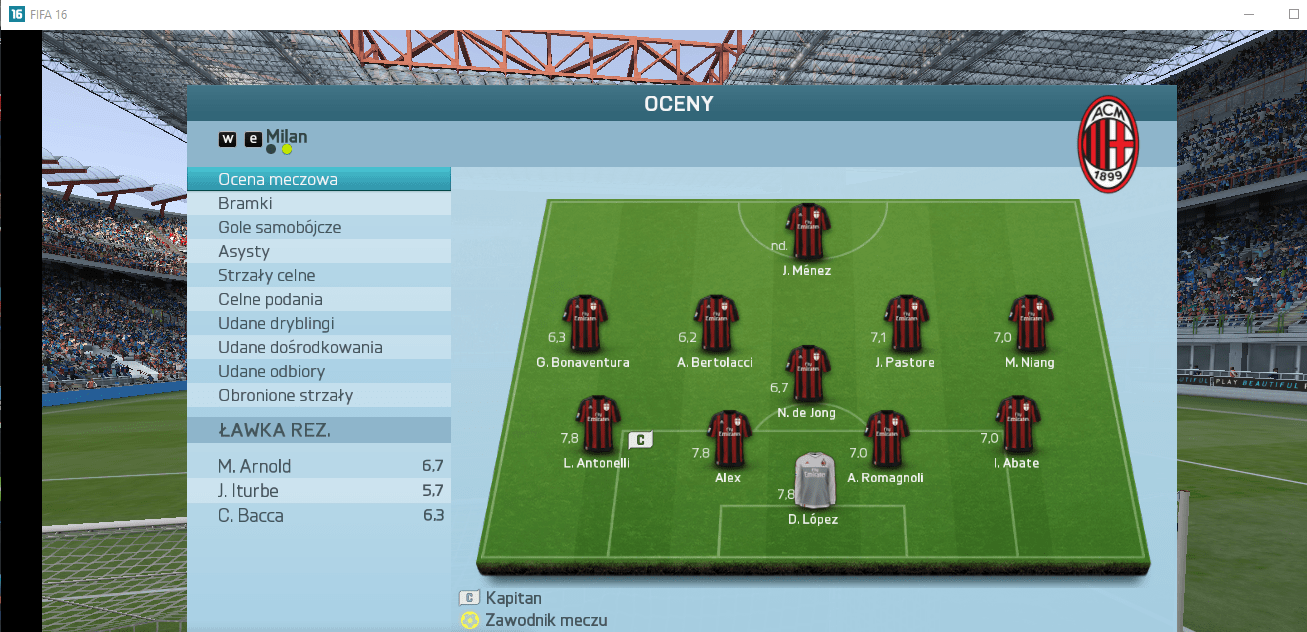Select Celne podania in the list
1307x632 pixels.
click(x=318, y=300)
